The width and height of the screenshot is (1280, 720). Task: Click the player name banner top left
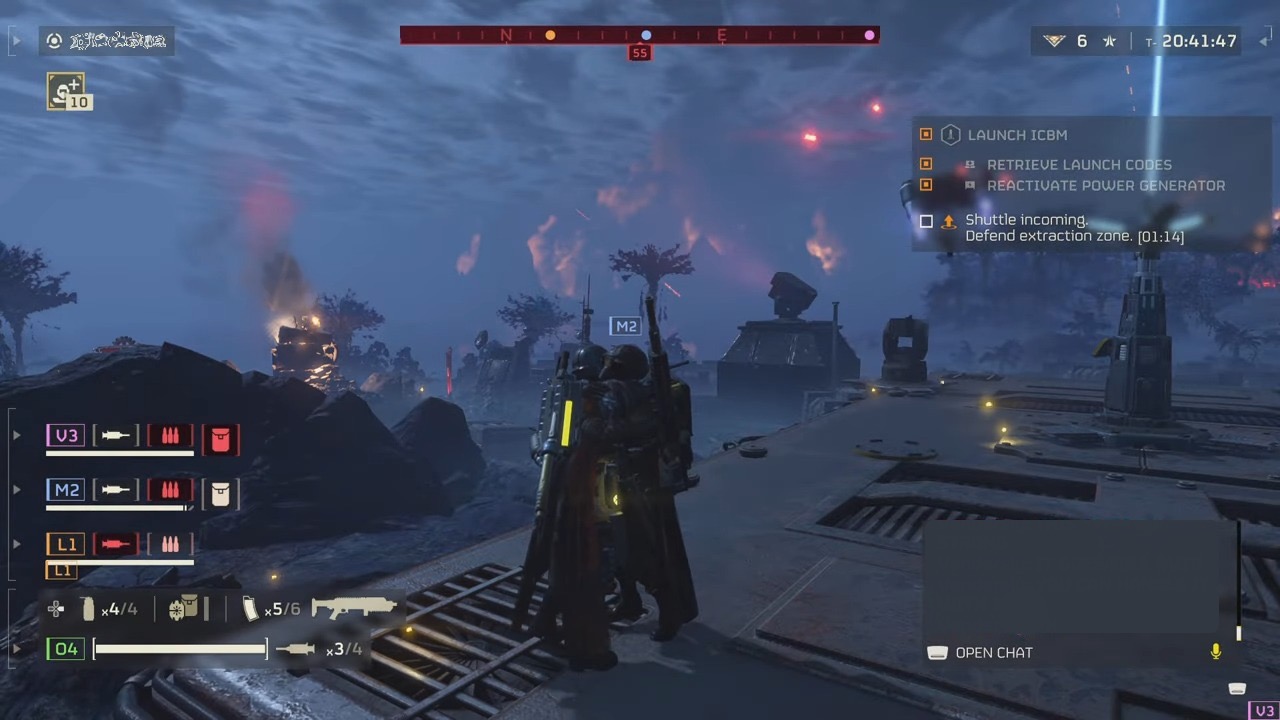click(107, 41)
